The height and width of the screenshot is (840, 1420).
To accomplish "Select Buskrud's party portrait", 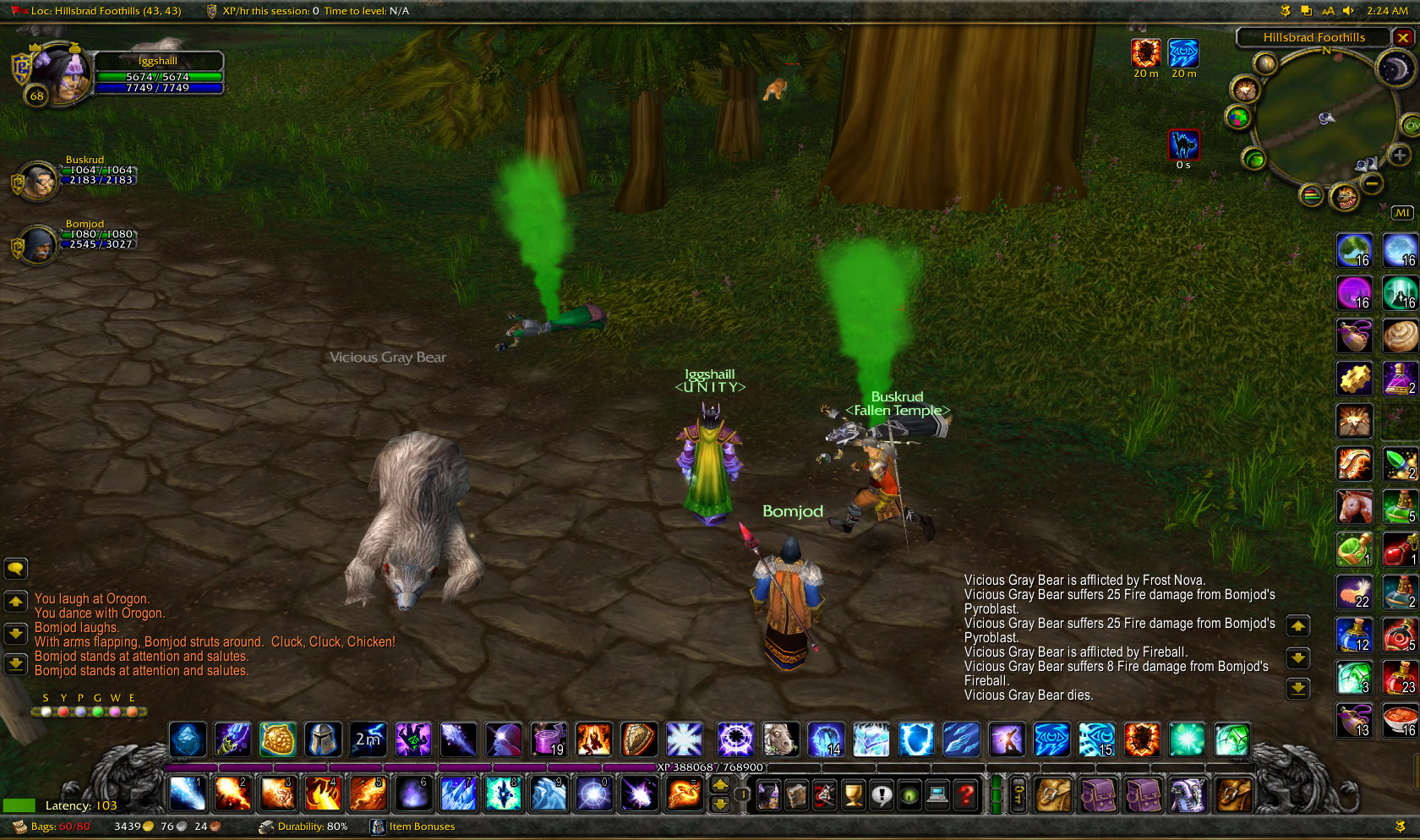I will 37,180.
